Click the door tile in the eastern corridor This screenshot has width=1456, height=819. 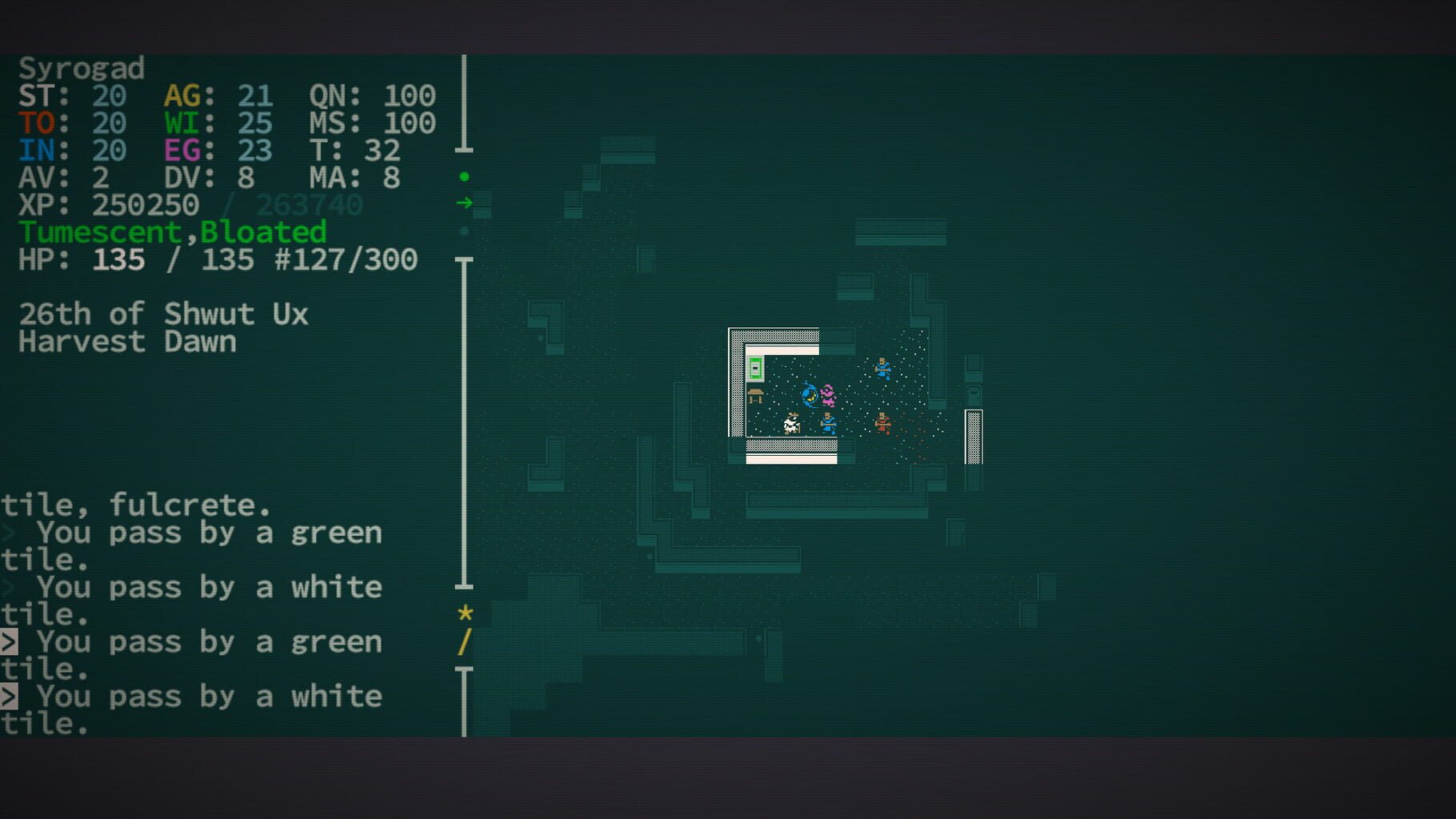click(973, 436)
